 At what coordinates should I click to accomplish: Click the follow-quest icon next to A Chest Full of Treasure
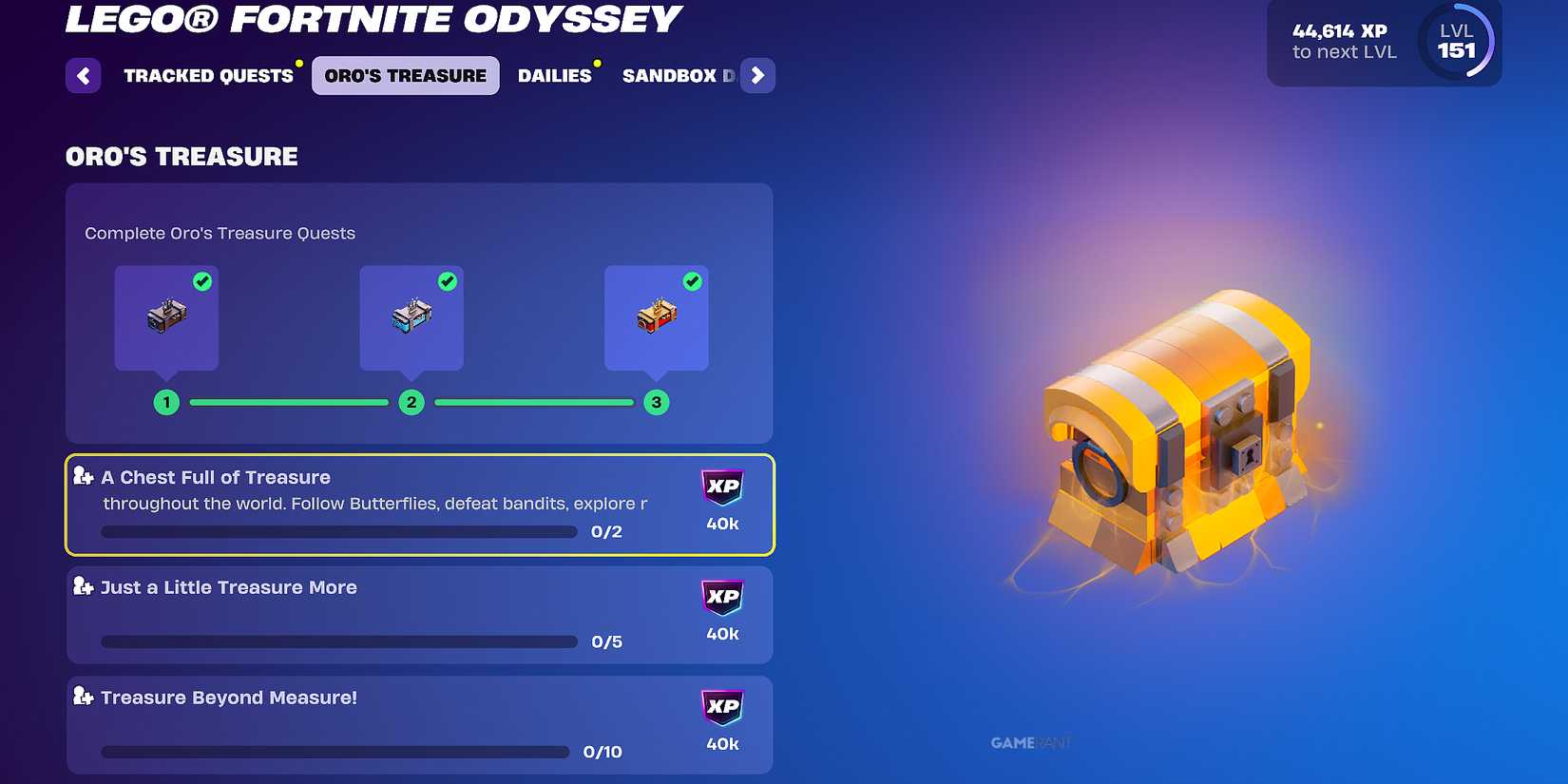pyautogui.click(x=82, y=475)
